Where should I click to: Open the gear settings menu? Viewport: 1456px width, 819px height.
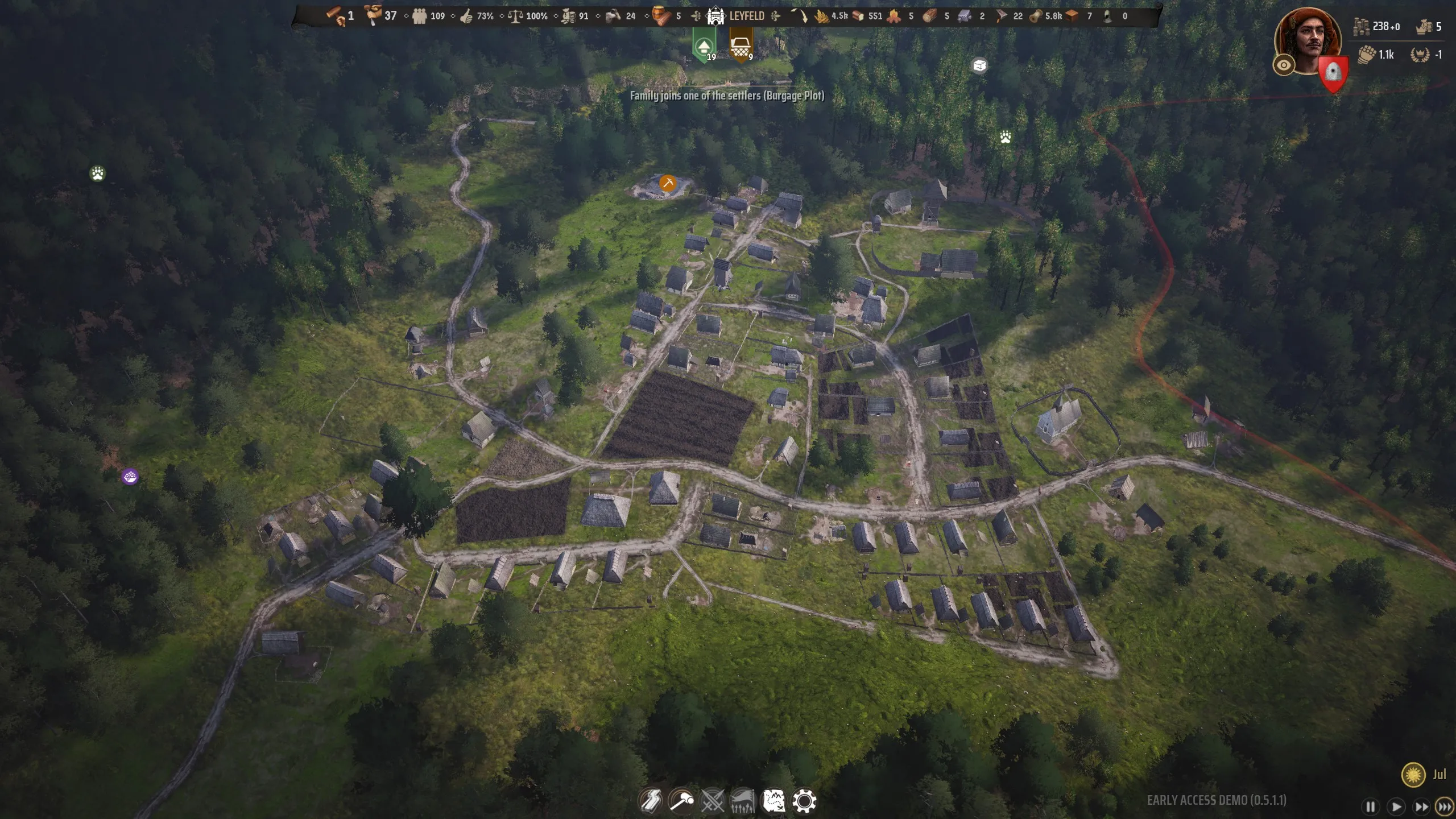point(804,801)
